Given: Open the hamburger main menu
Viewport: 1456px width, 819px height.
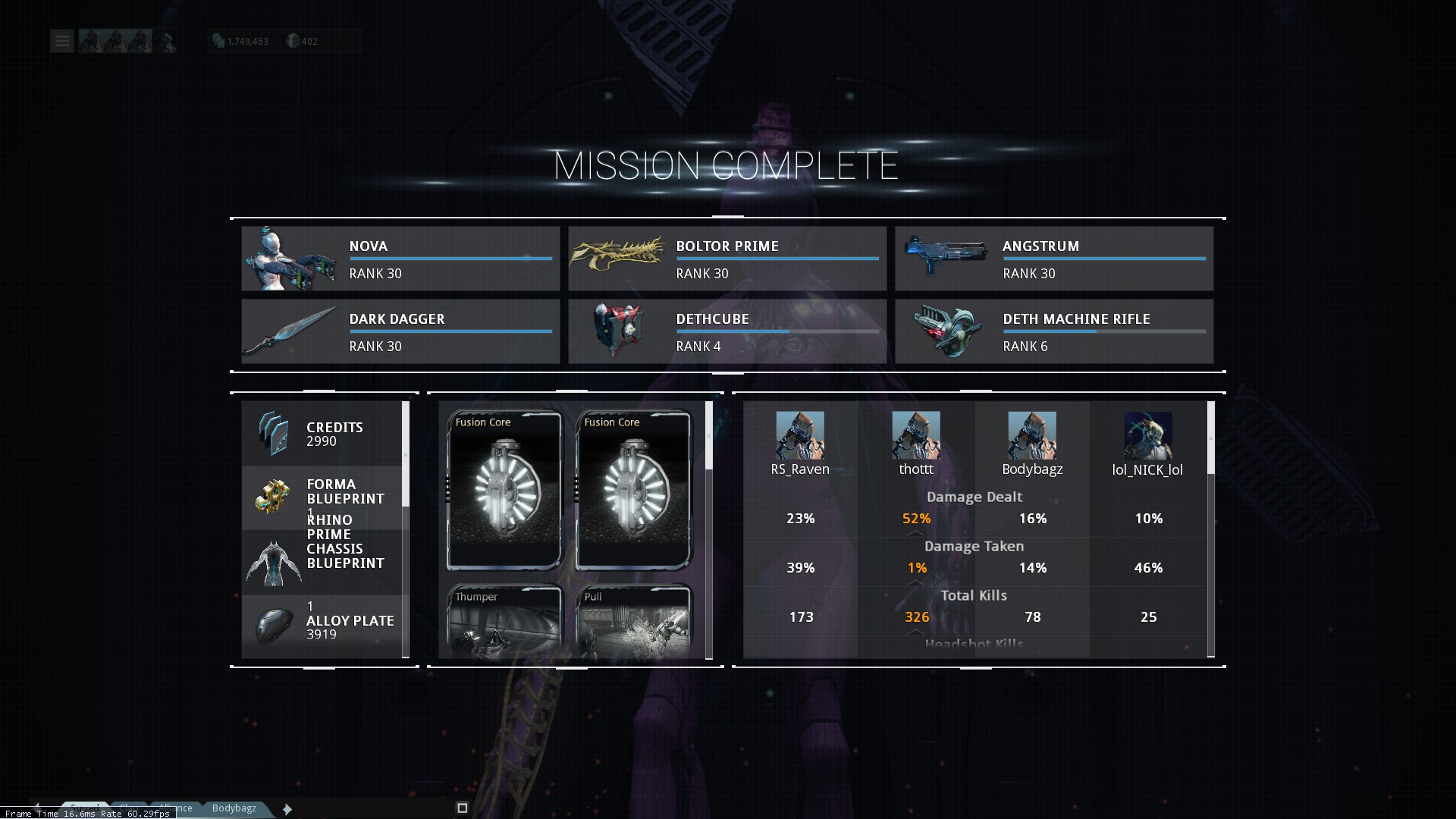Looking at the screenshot, I should tap(62, 41).
